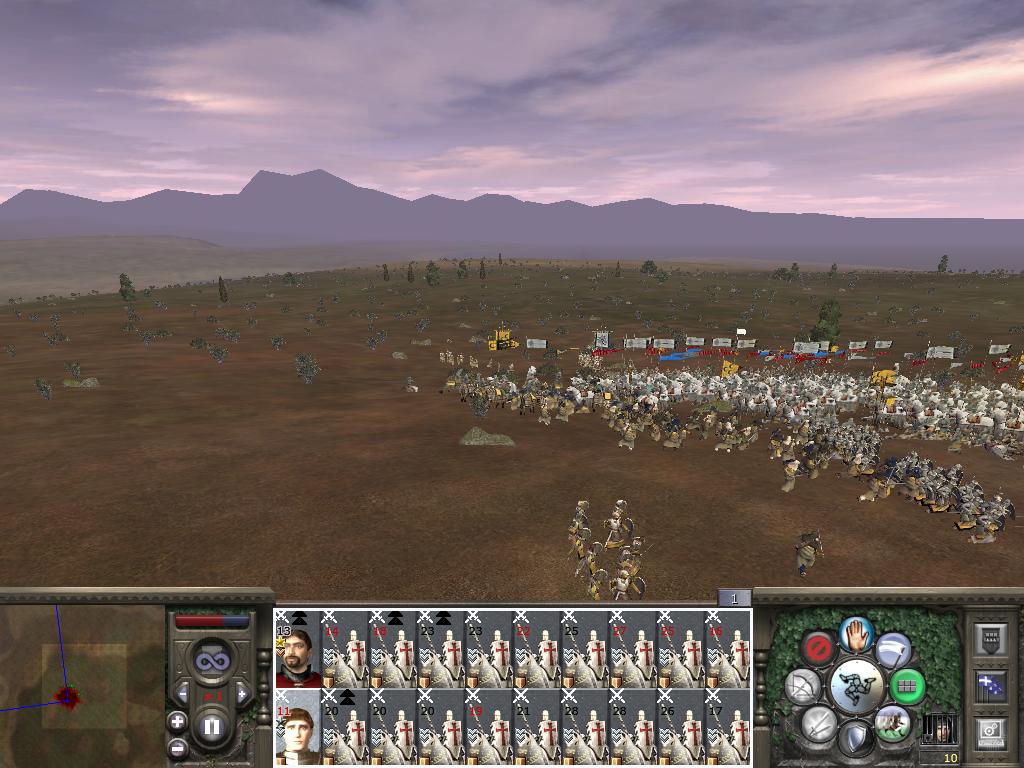Viewport: 1024px width, 768px height.
Task: Order withdrawal with the white flag button
Action: click(x=893, y=651)
